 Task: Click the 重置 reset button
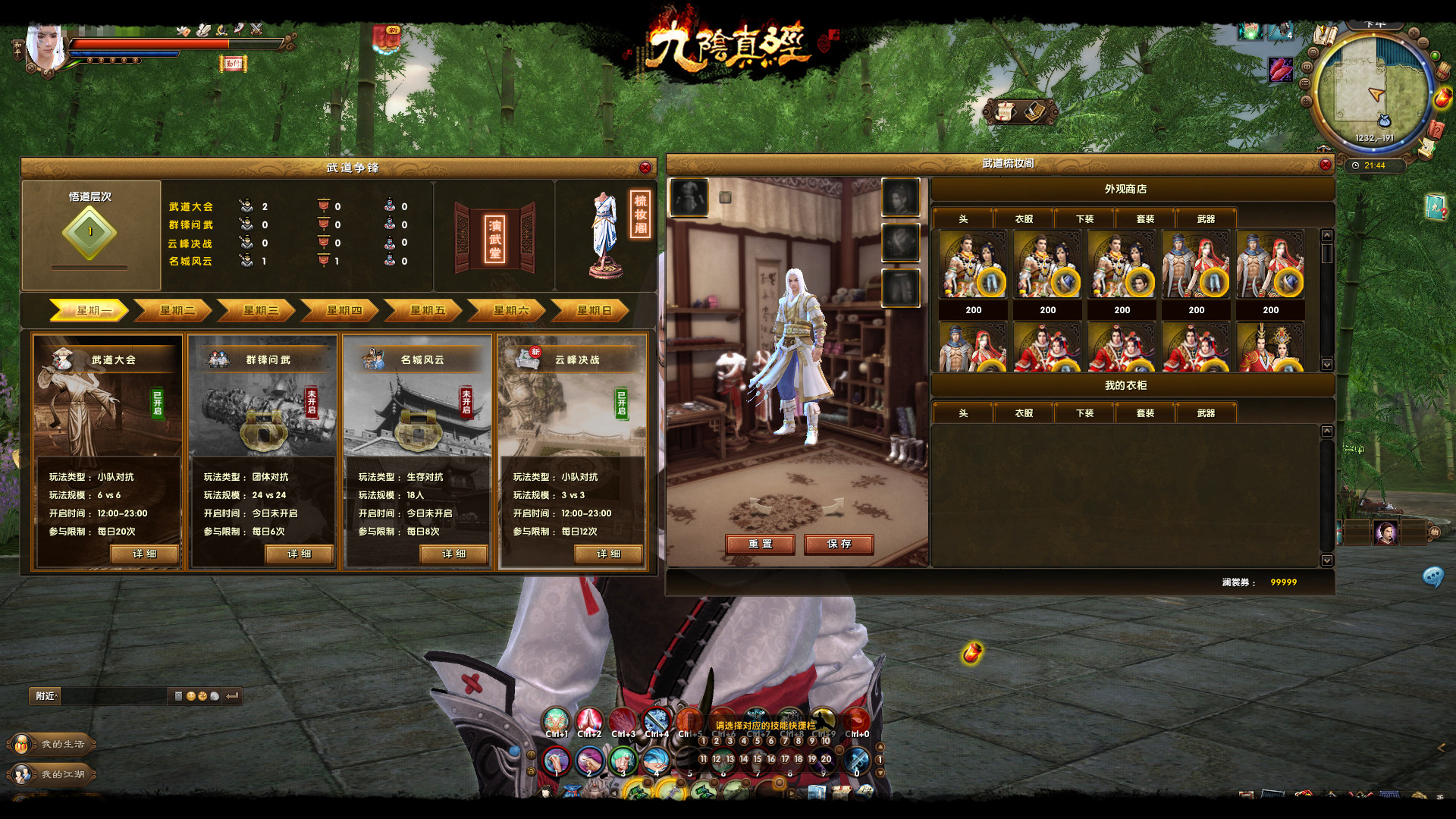[760, 544]
